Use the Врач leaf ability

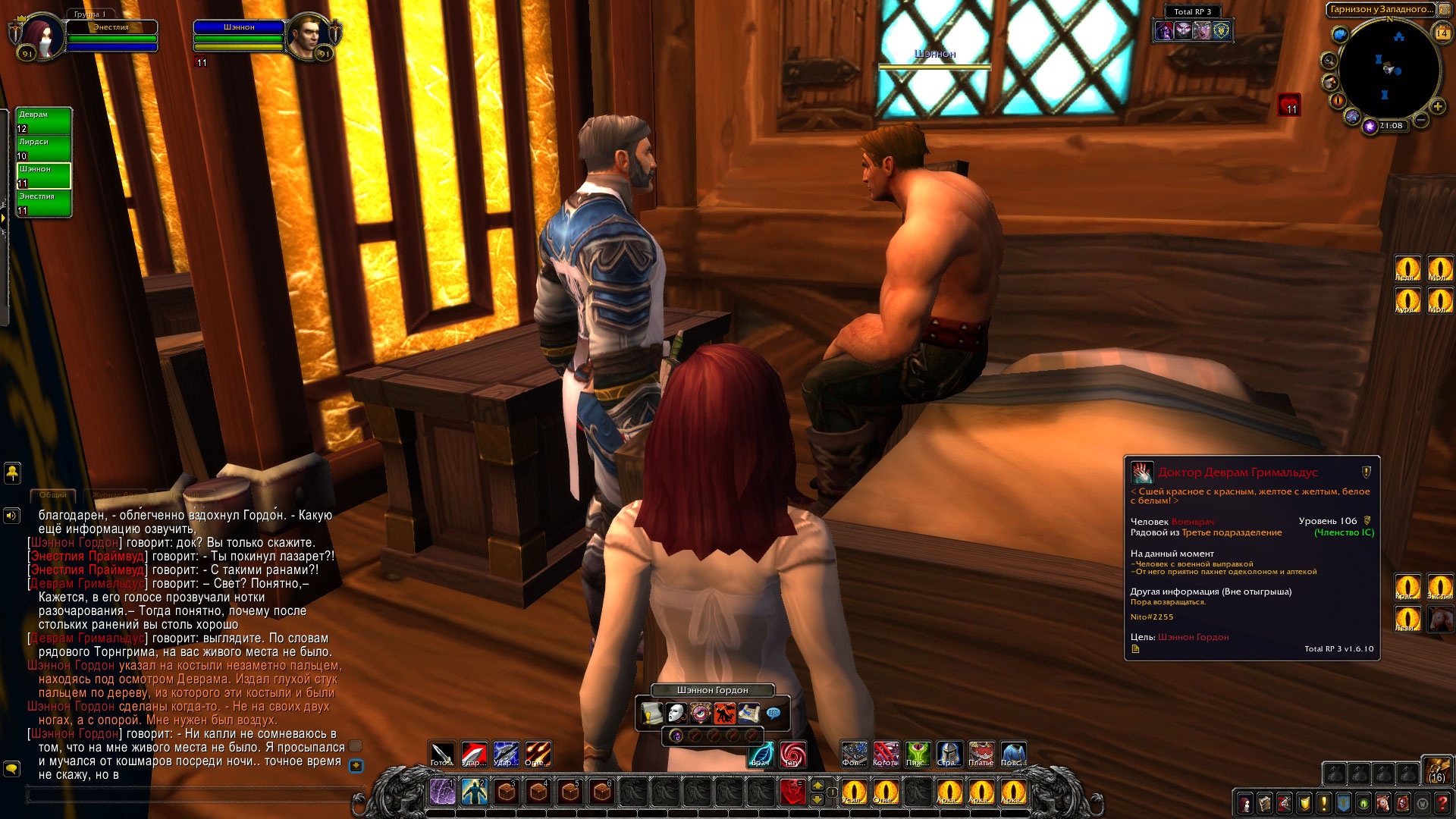[x=761, y=754]
